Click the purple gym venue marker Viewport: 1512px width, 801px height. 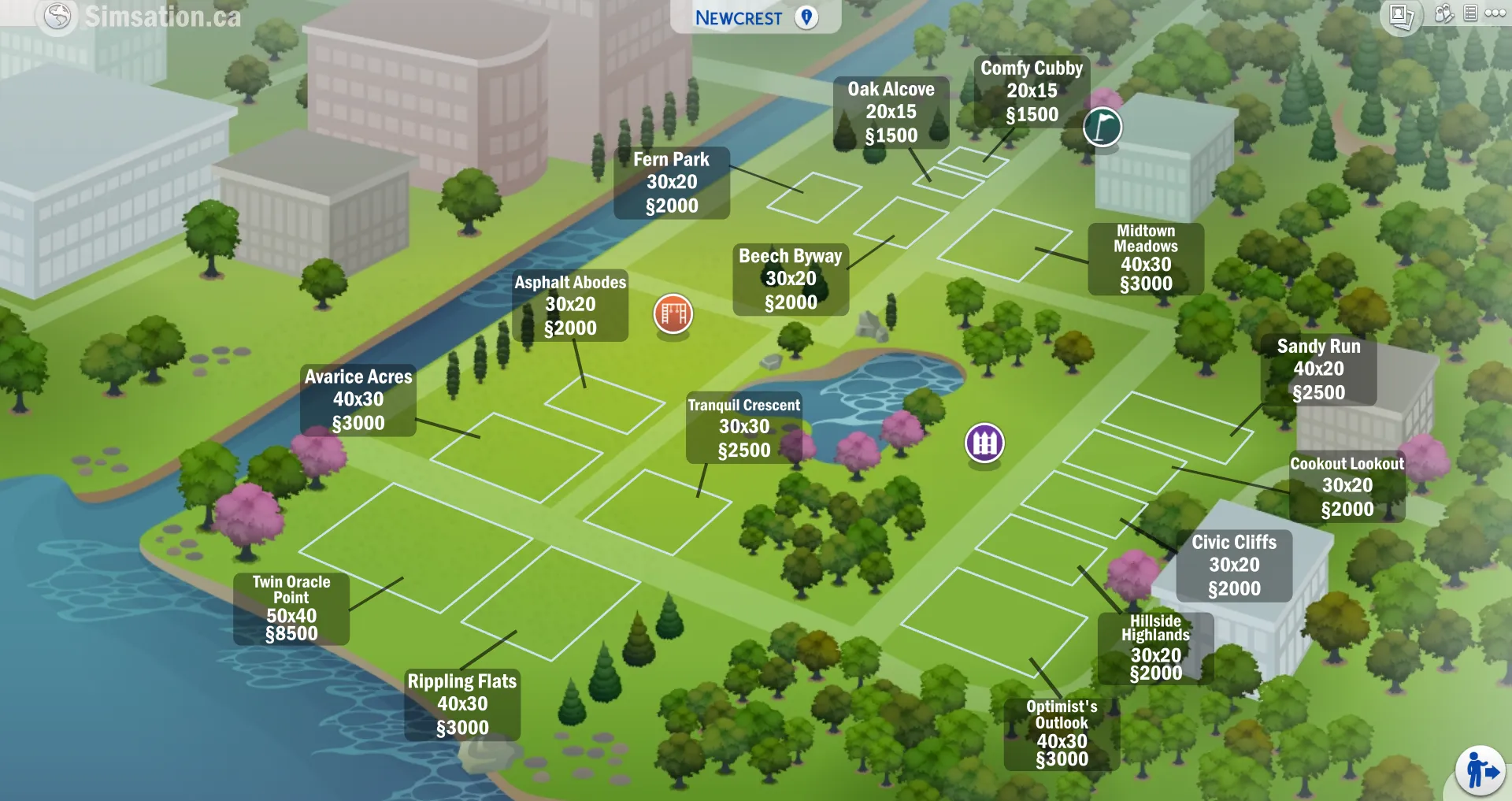pyautogui.click(x=983, y=443)
